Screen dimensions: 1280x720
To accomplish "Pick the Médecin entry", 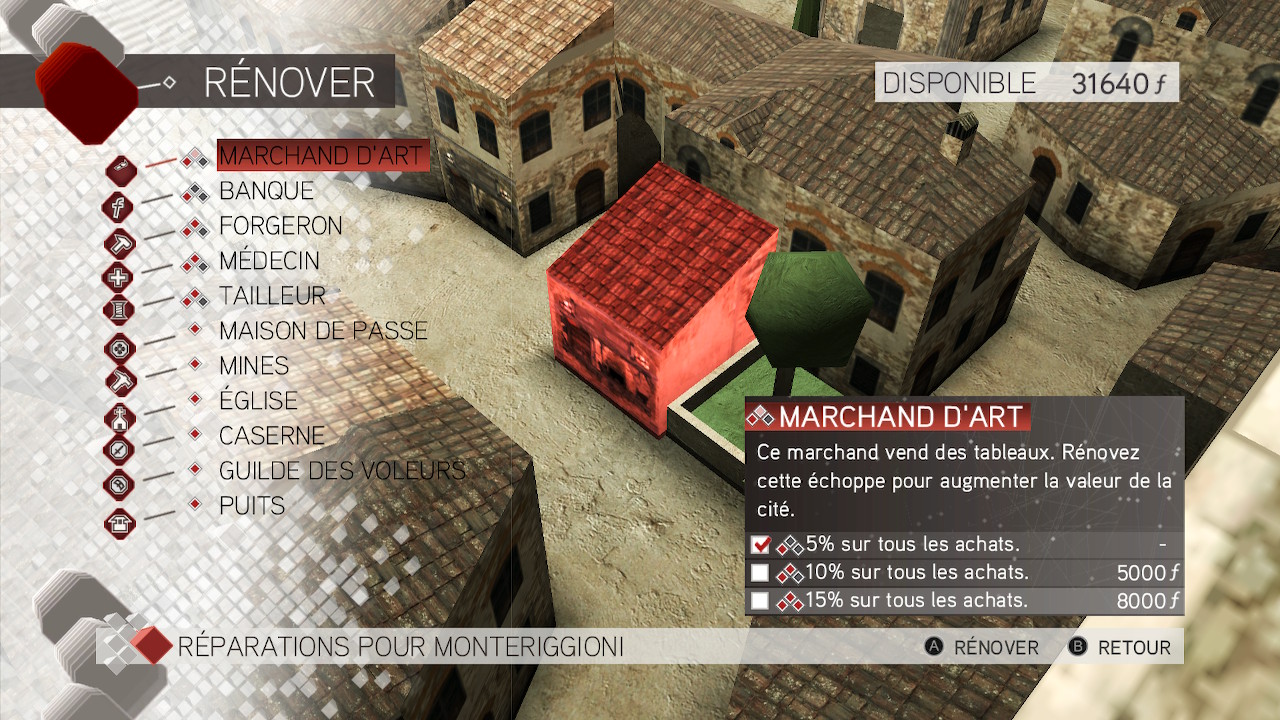I will (x=269, y=261).
